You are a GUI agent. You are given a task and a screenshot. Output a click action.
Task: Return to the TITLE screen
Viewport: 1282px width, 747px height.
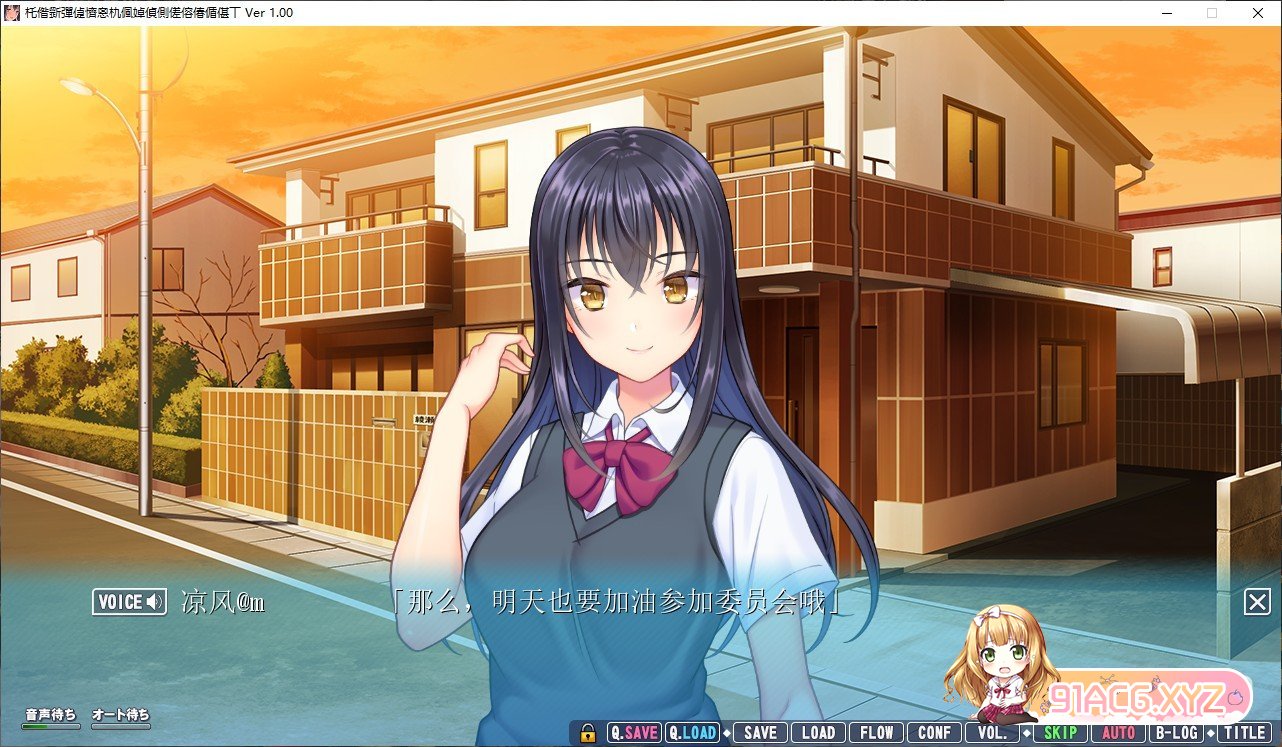(1244, 733)
